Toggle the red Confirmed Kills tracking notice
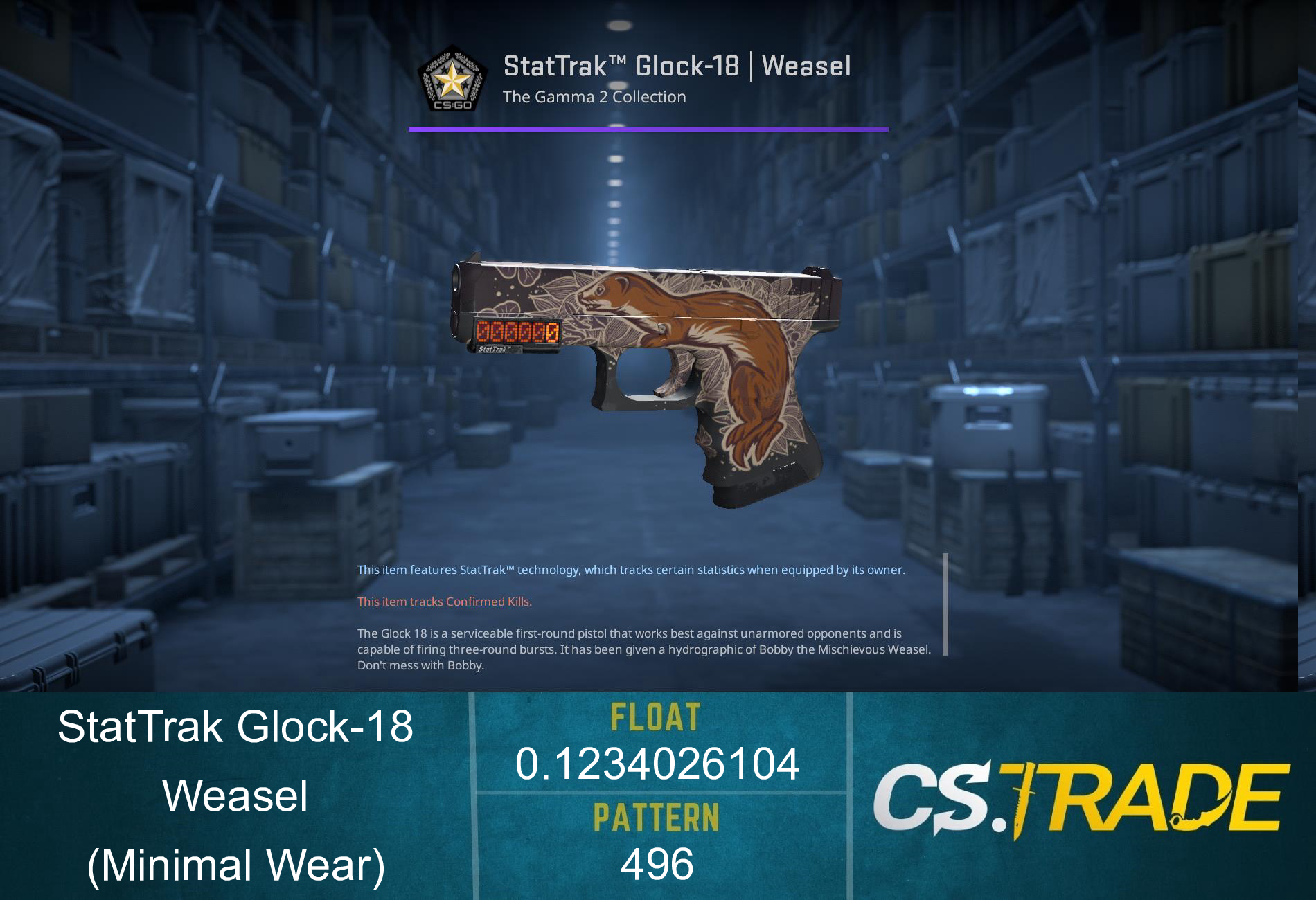 pos(443,602)
